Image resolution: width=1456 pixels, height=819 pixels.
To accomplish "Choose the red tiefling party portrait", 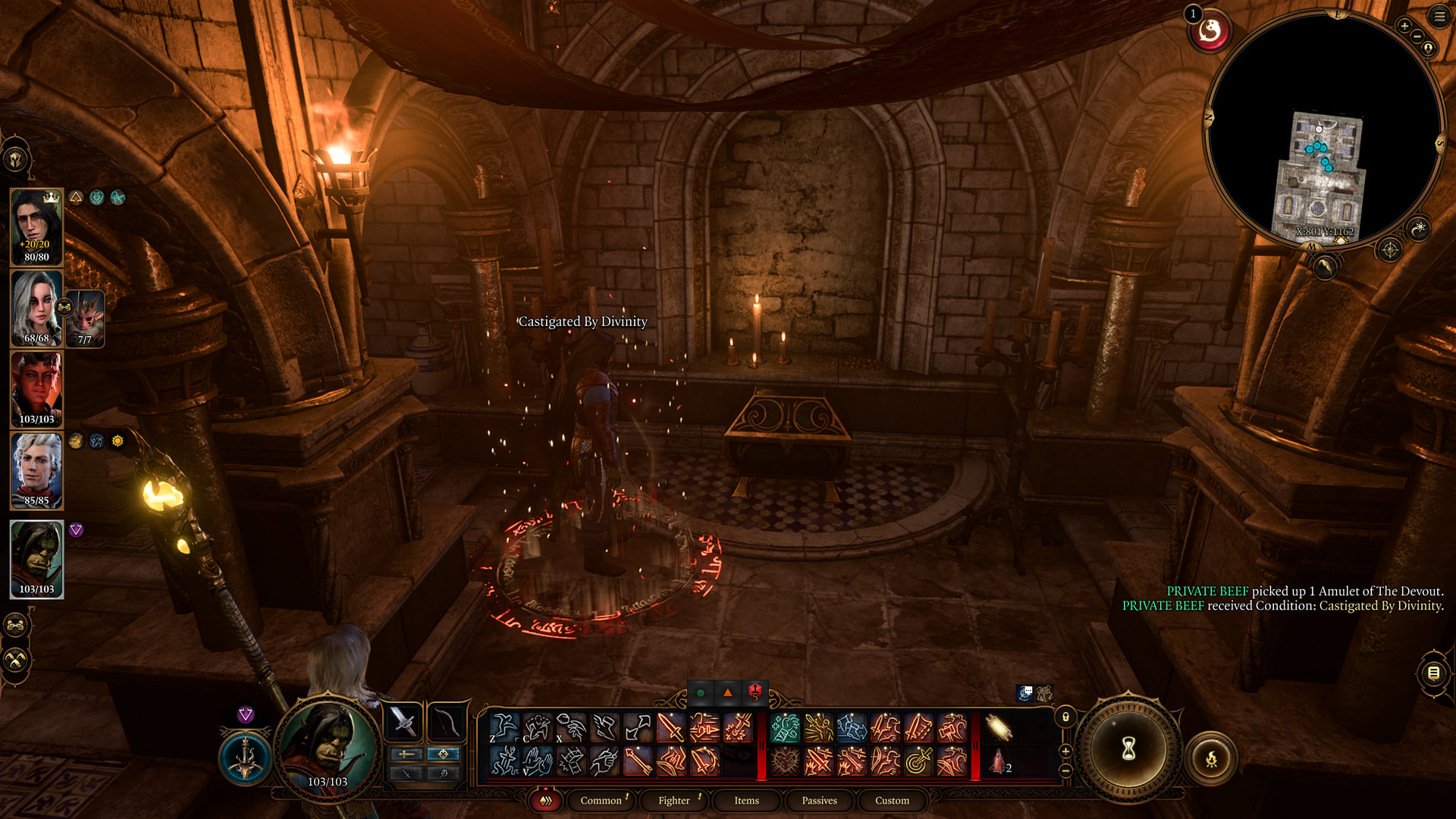I will pyautogui.click(x=36, y=390).
